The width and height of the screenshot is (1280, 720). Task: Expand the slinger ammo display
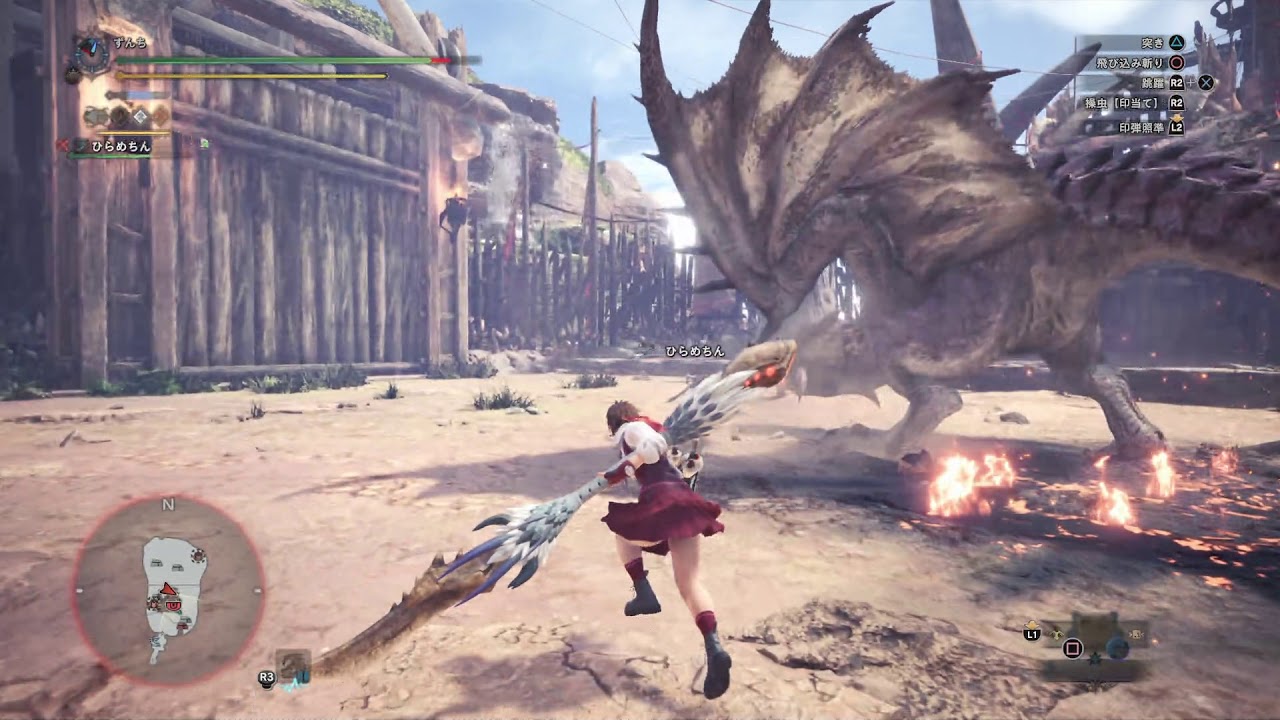pos(1137,634)
